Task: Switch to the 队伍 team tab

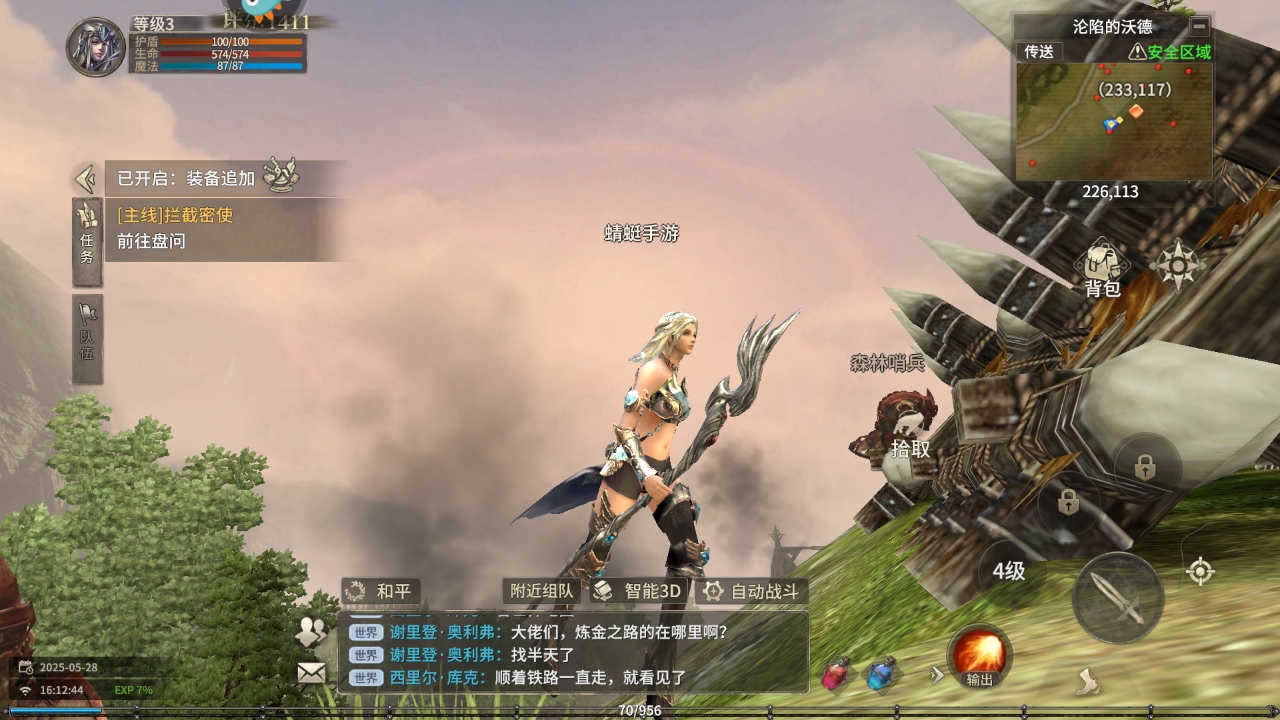Action: [87, 338]
